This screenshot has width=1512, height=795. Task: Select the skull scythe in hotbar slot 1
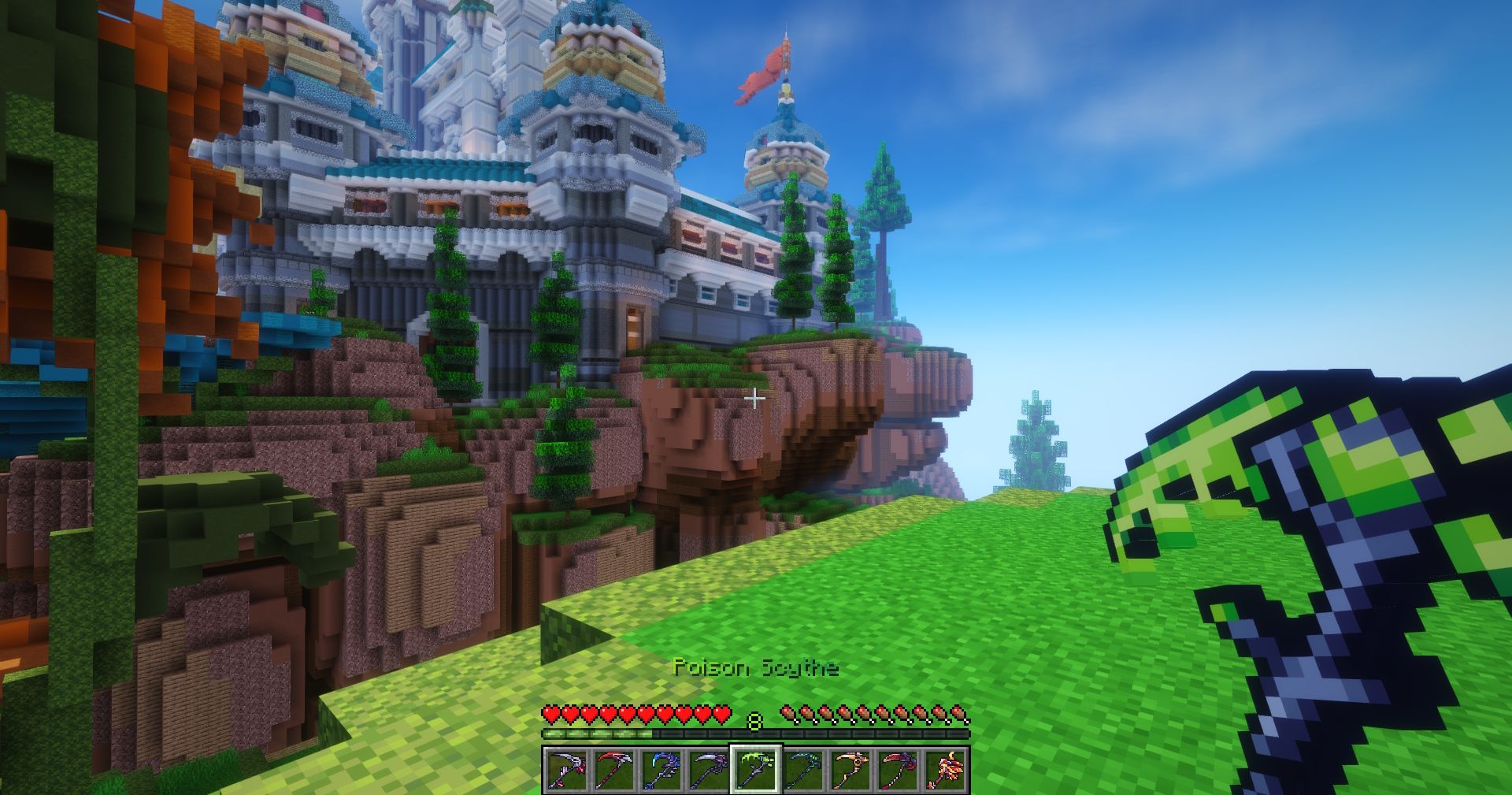pos(565,769)
